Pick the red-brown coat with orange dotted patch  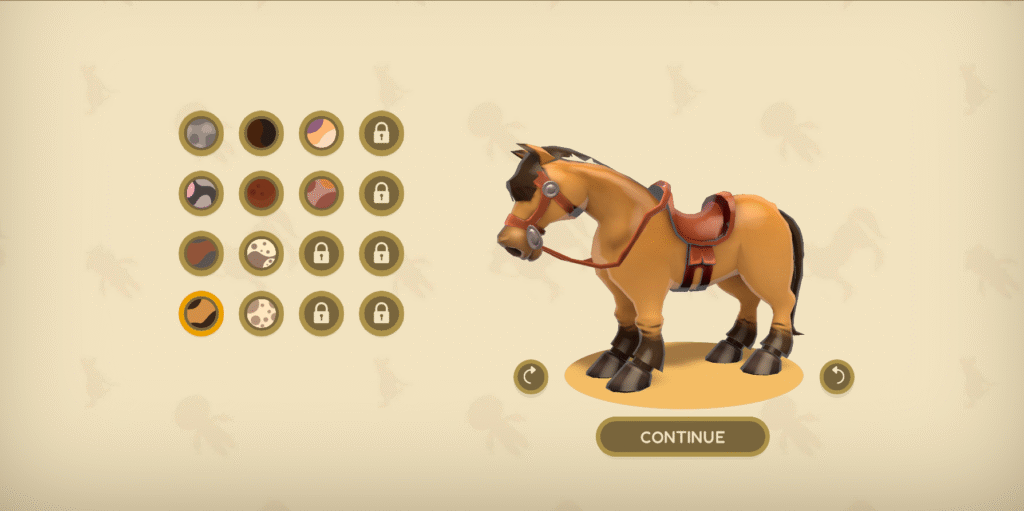tap(321, 193)
